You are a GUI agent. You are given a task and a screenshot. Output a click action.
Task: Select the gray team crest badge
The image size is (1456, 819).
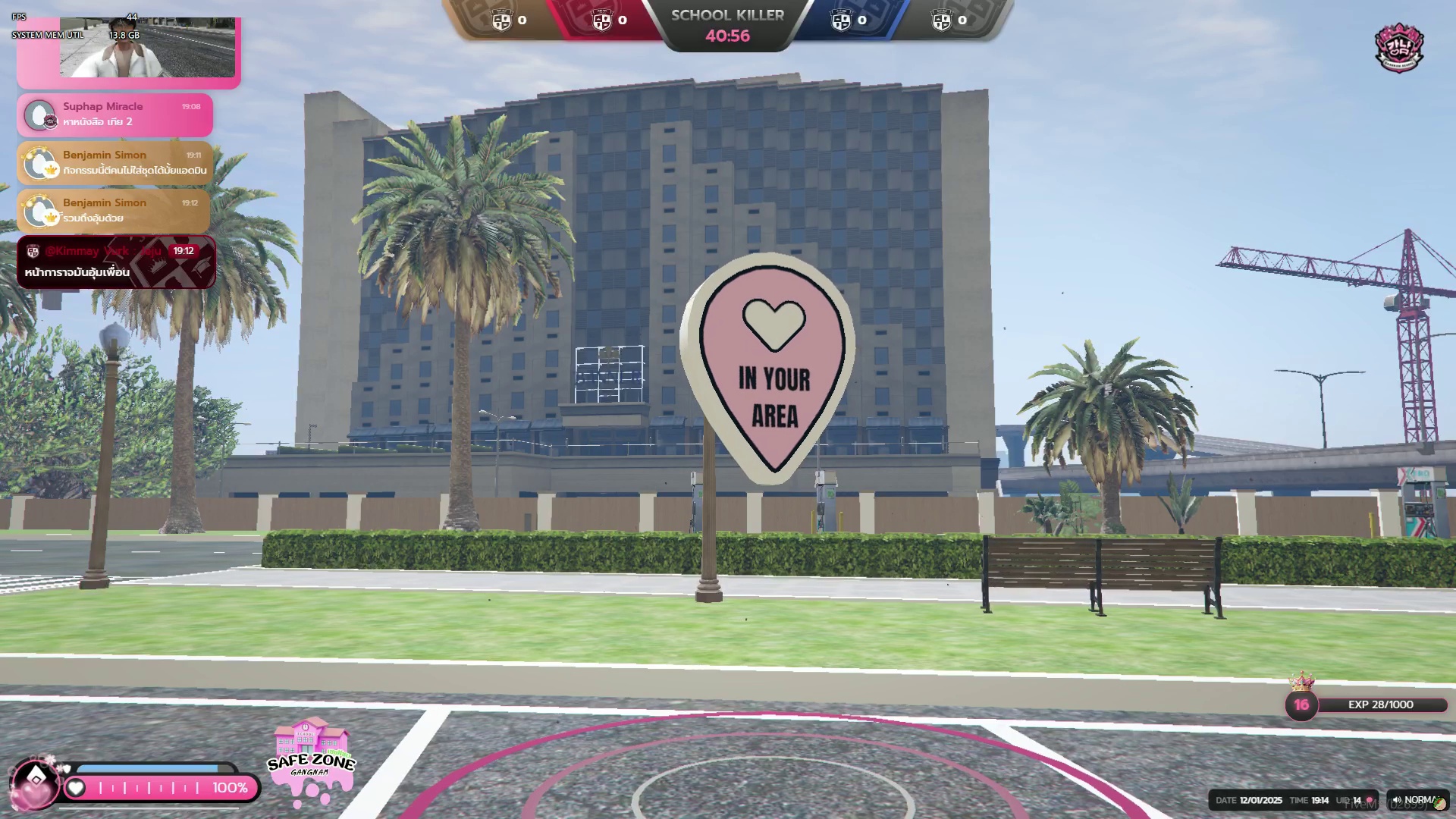[x=941, y=20]
